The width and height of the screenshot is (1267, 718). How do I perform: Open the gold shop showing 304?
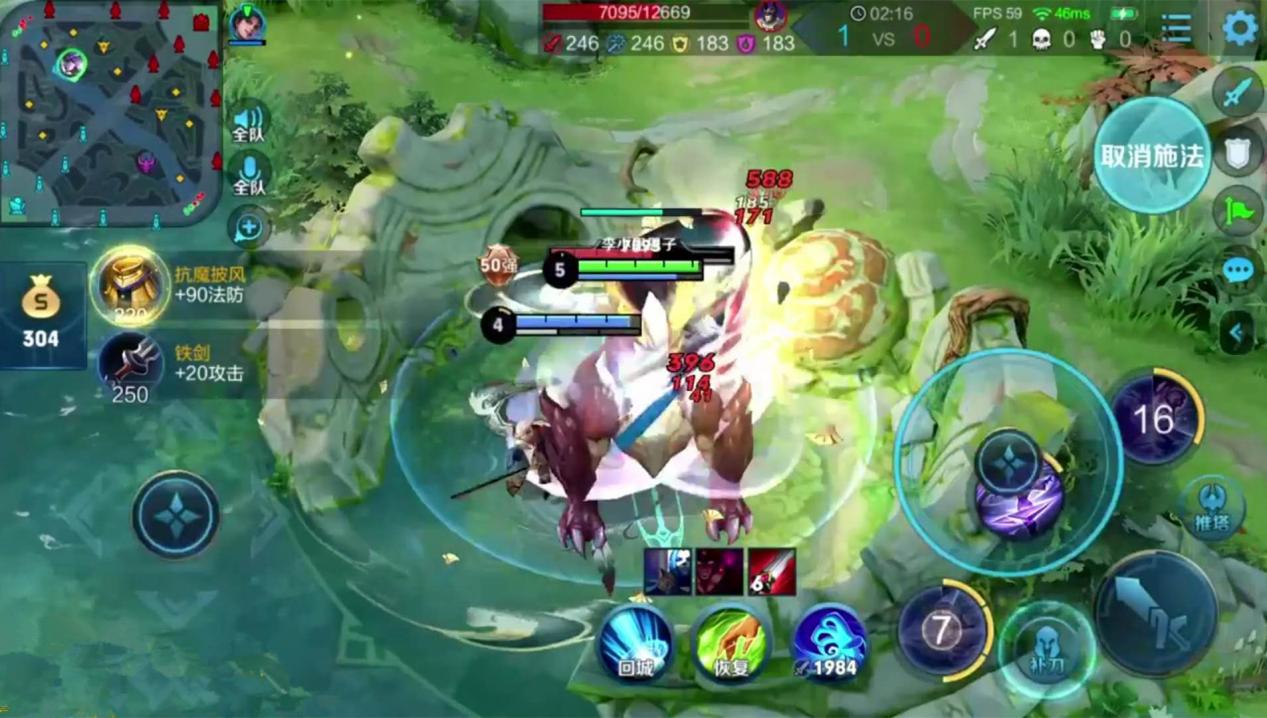point(41,315)
